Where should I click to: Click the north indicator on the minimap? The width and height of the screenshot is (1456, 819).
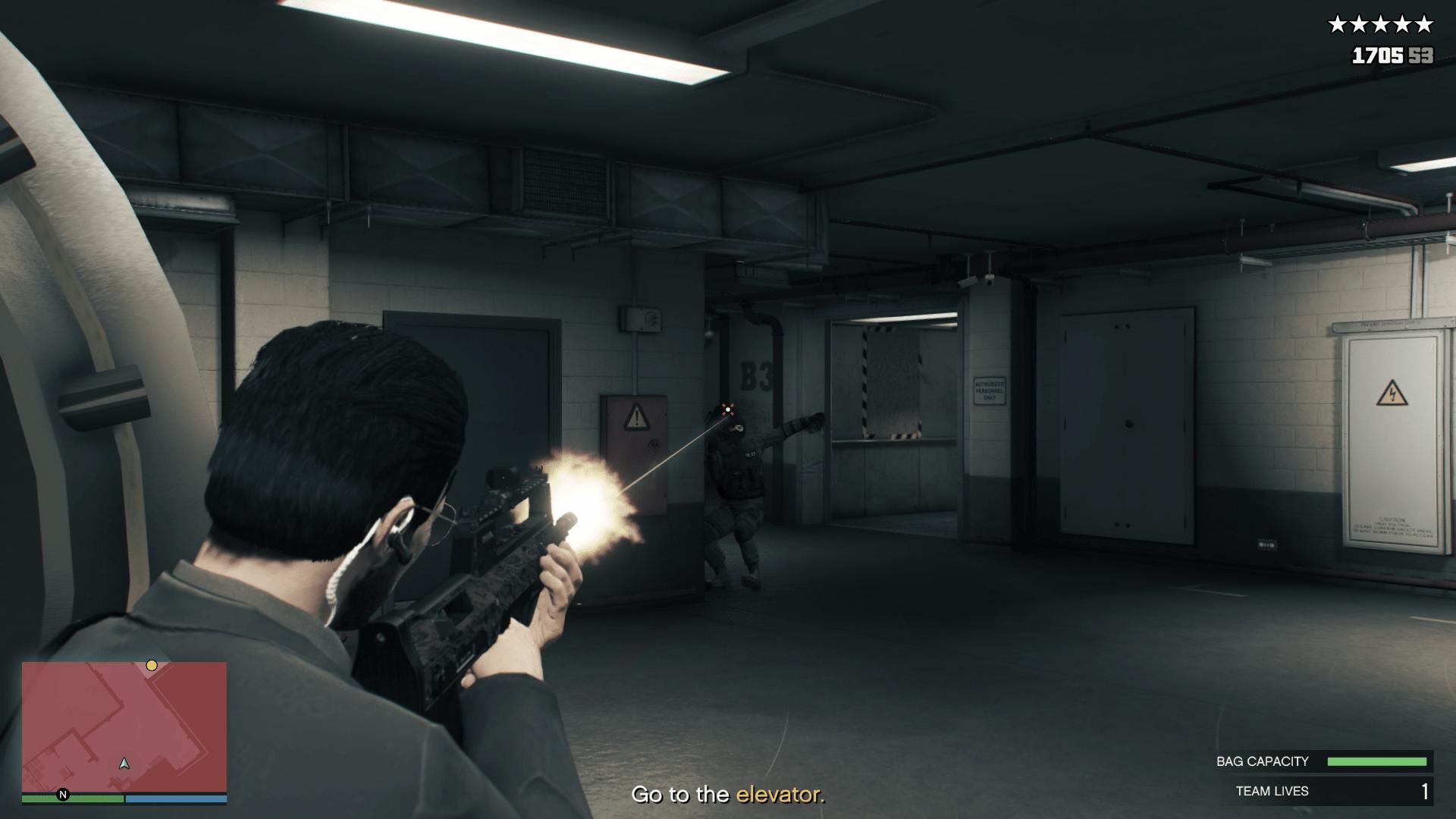pos(62,795)
